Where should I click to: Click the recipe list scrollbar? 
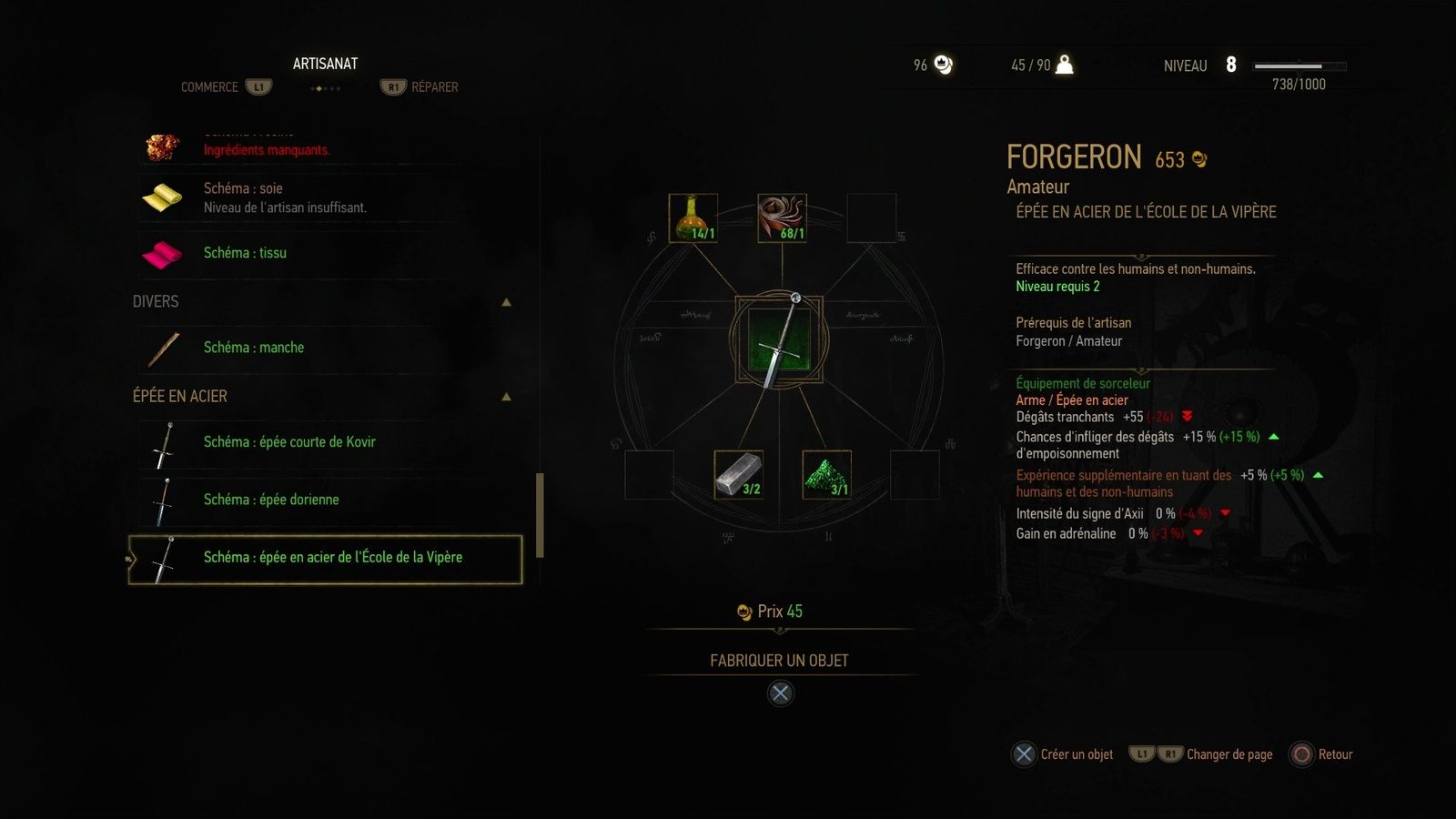540,514
